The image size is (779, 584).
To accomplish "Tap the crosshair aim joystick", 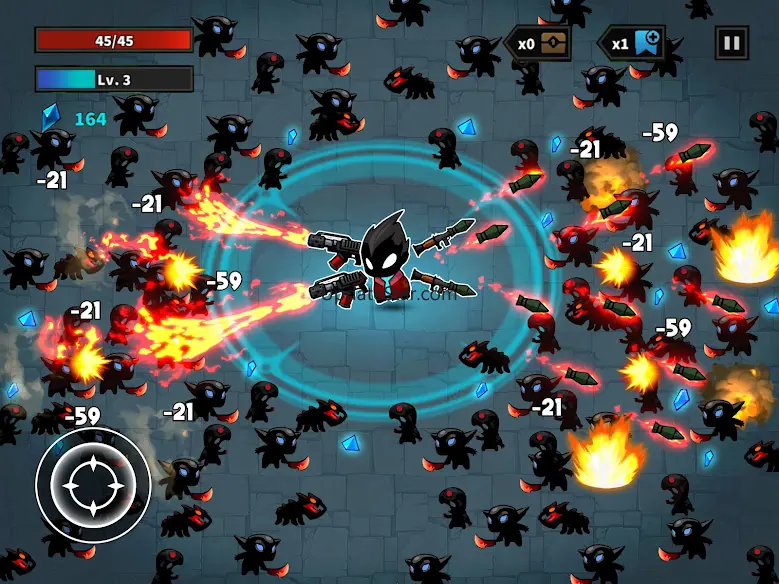I will pos(93,485).
